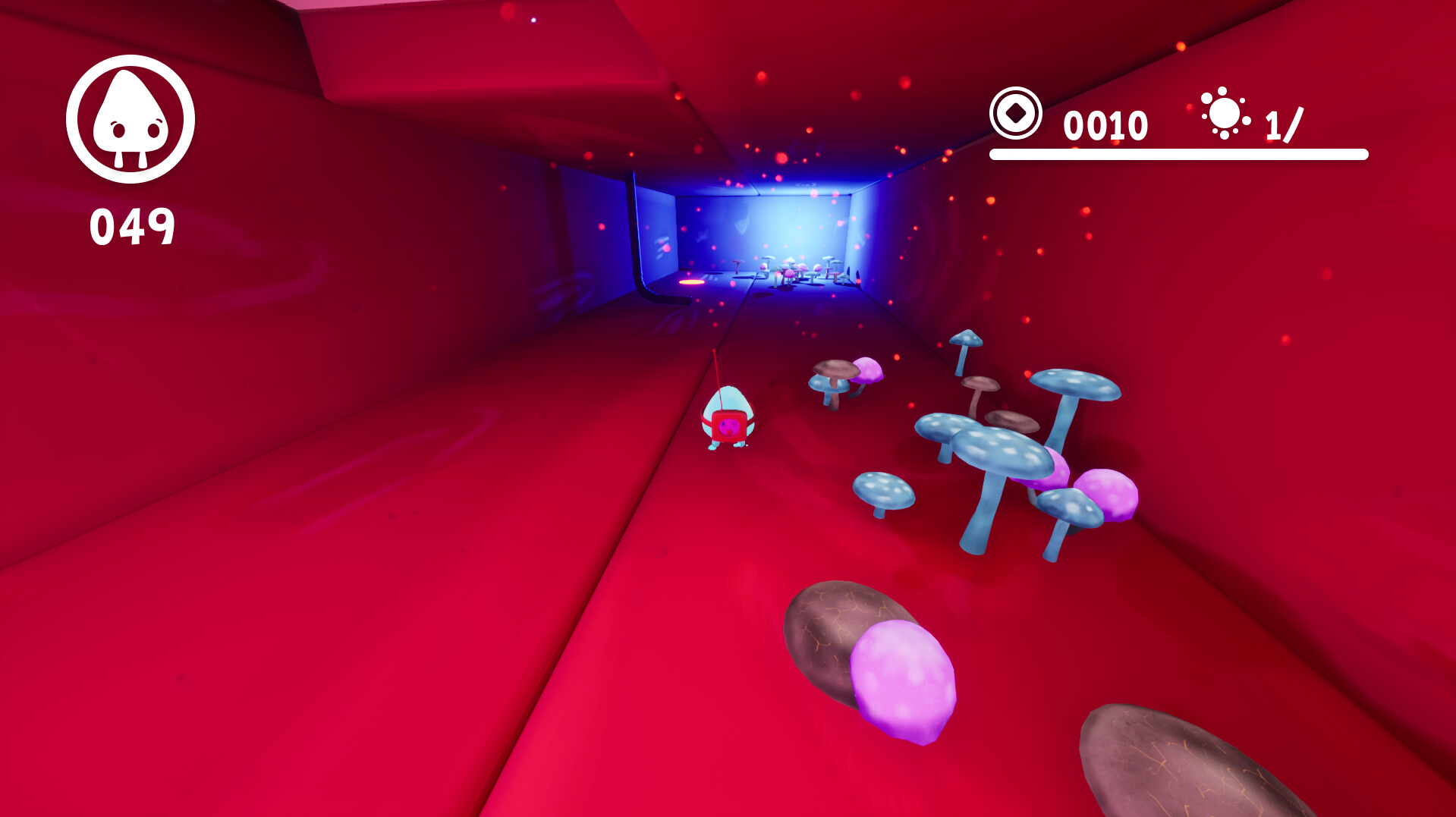The height and width of the screenshot is (817, 1456).
Task: Click the cluster of distant mushrooms near the portal
Action: (797, 269)
